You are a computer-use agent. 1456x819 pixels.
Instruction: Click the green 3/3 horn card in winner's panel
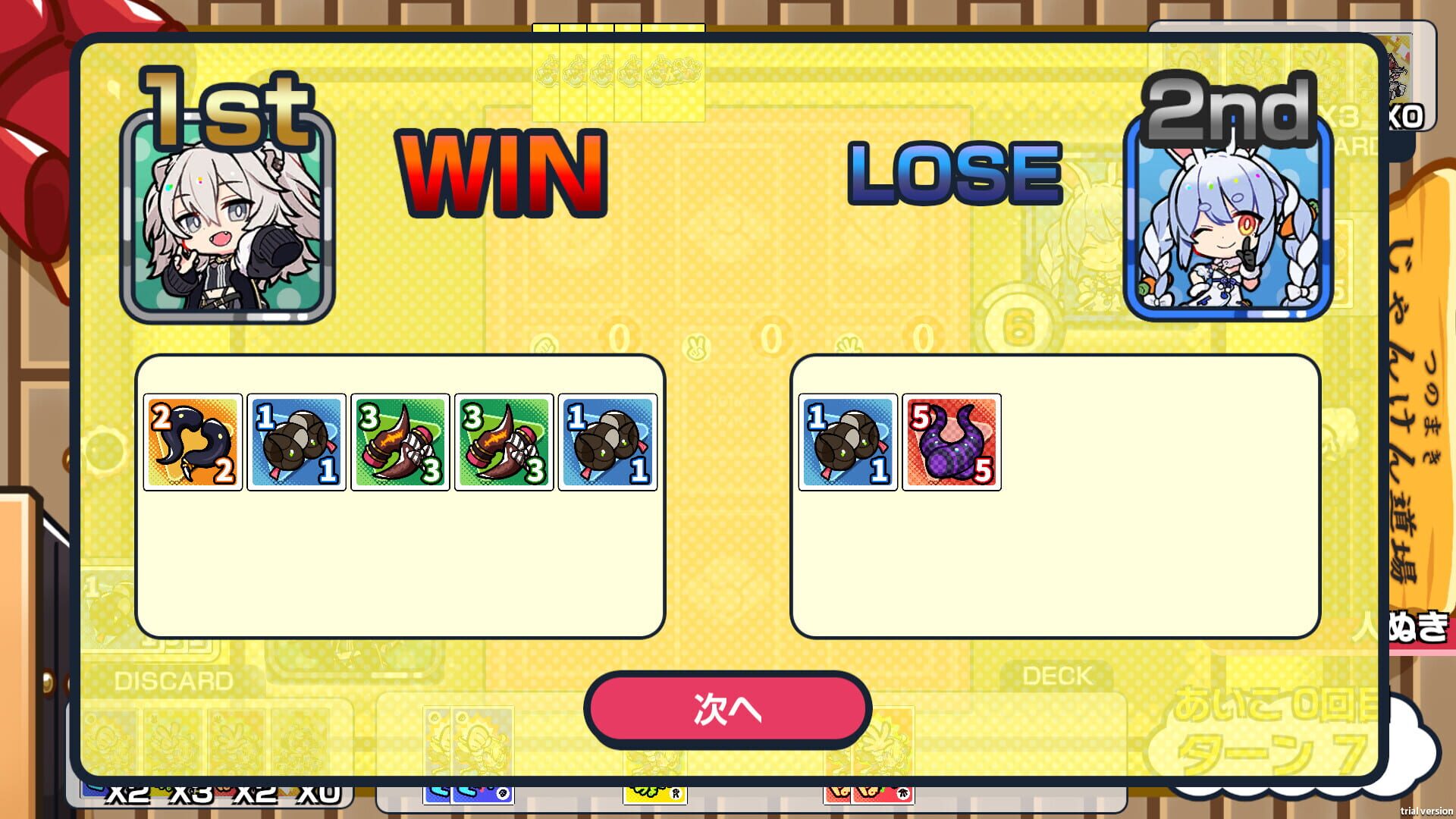400,444
